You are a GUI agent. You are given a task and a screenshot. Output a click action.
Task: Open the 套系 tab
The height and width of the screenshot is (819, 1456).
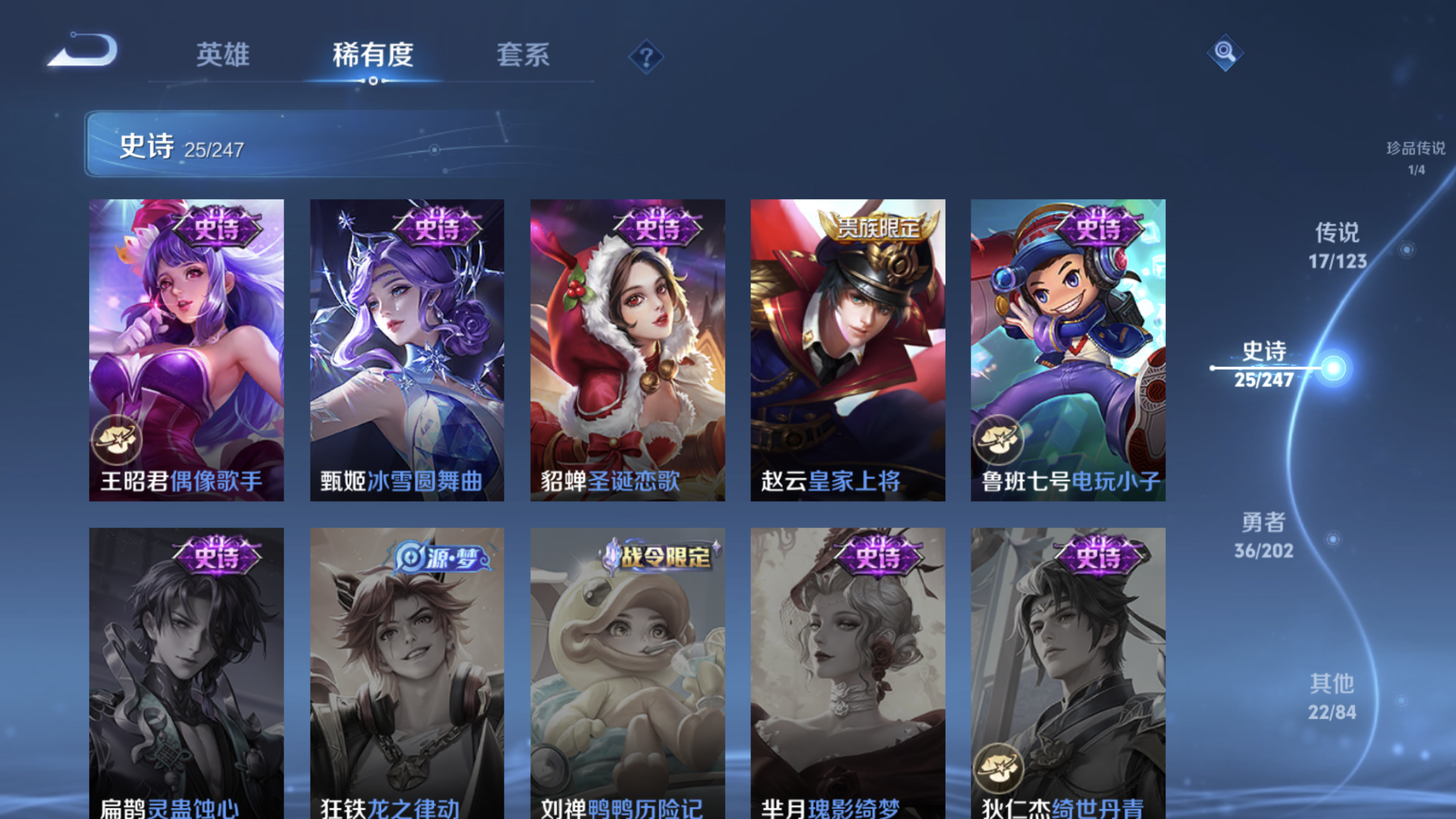523,55
